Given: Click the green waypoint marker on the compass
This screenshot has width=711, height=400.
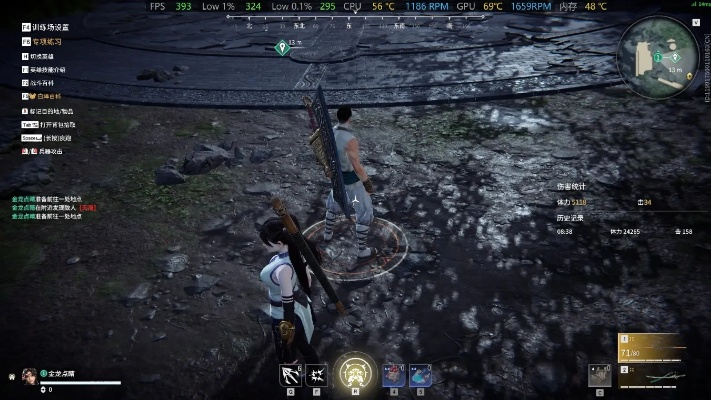Looking at the screenshot, I should tap(280, 48).
